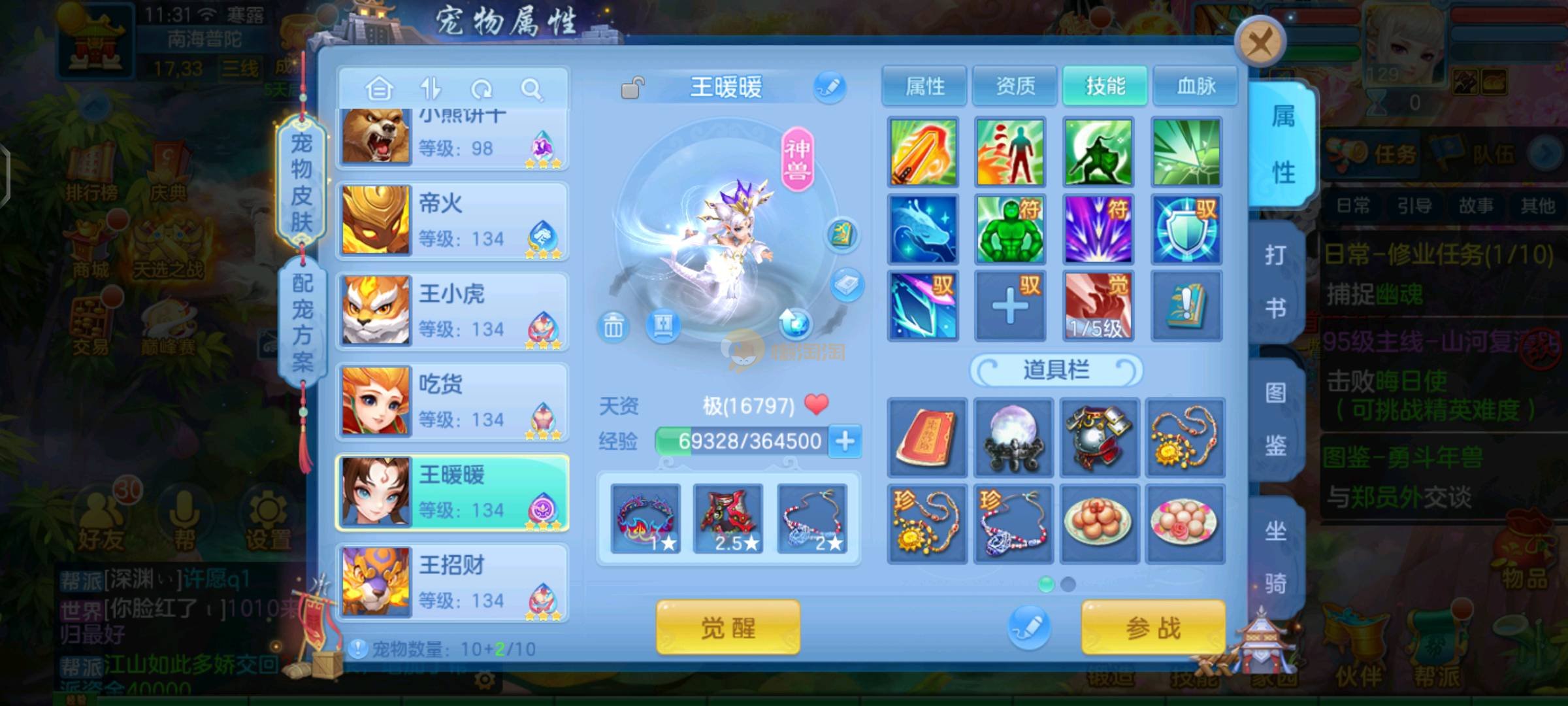Select the red book item slot
The width and height of the screenshot is (1568, 706).
926,437
